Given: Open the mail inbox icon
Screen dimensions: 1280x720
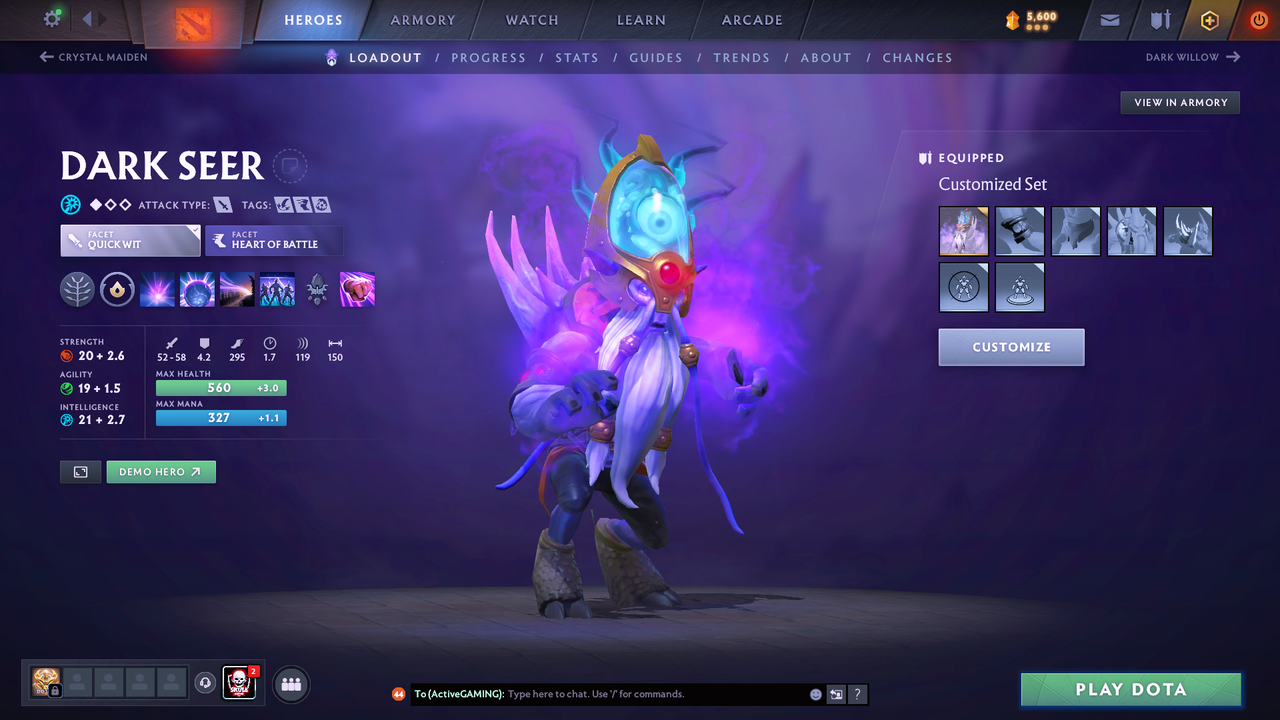Looking at the screenshot, I should [x=1110, y=20].
